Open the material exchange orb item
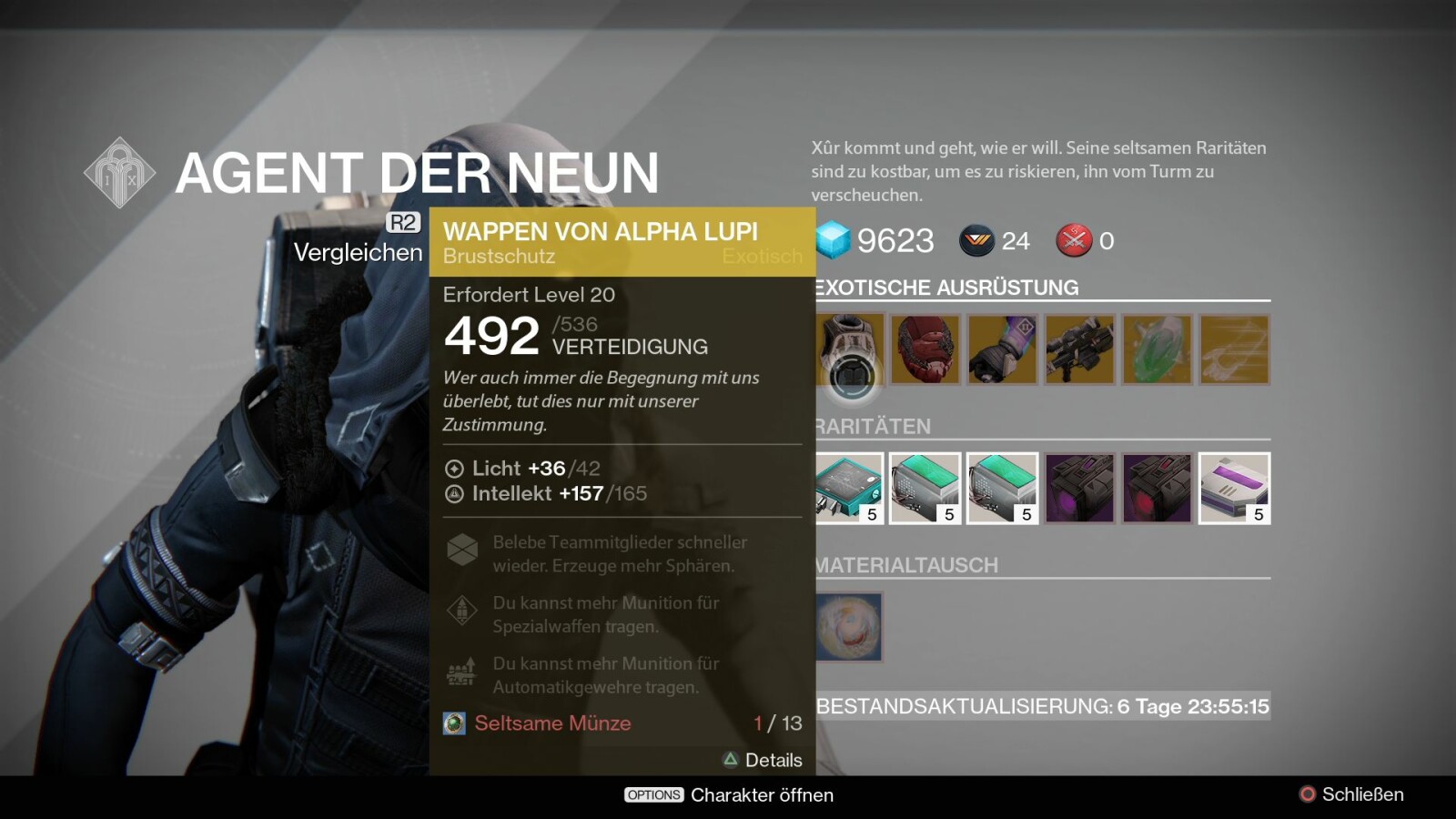 click(x=849, y=627)
